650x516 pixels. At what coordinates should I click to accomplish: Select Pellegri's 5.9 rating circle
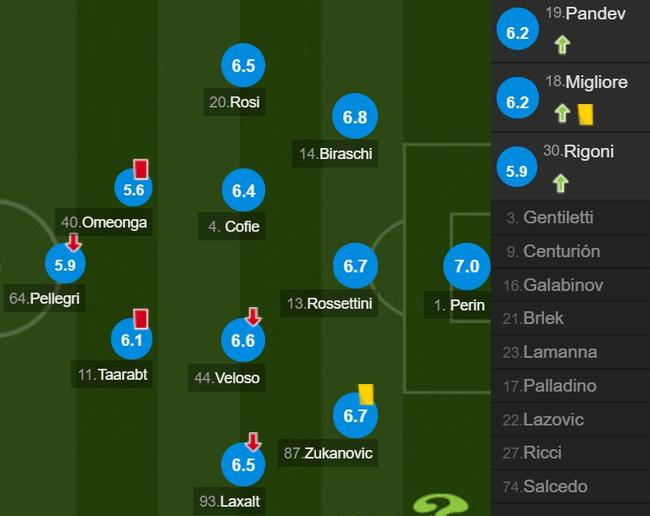[66, 266]
